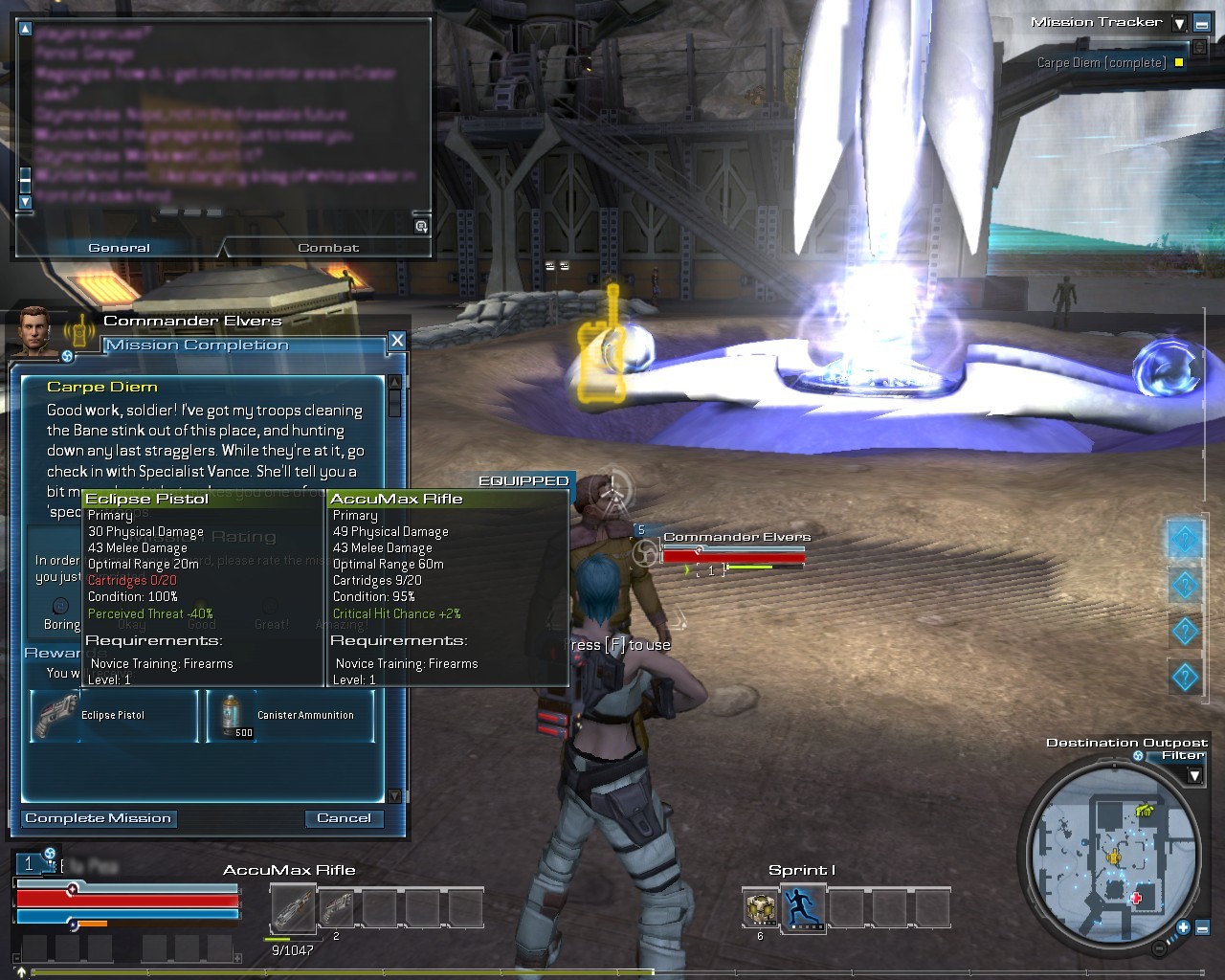Select the second weapon slot

coord(336,907)
